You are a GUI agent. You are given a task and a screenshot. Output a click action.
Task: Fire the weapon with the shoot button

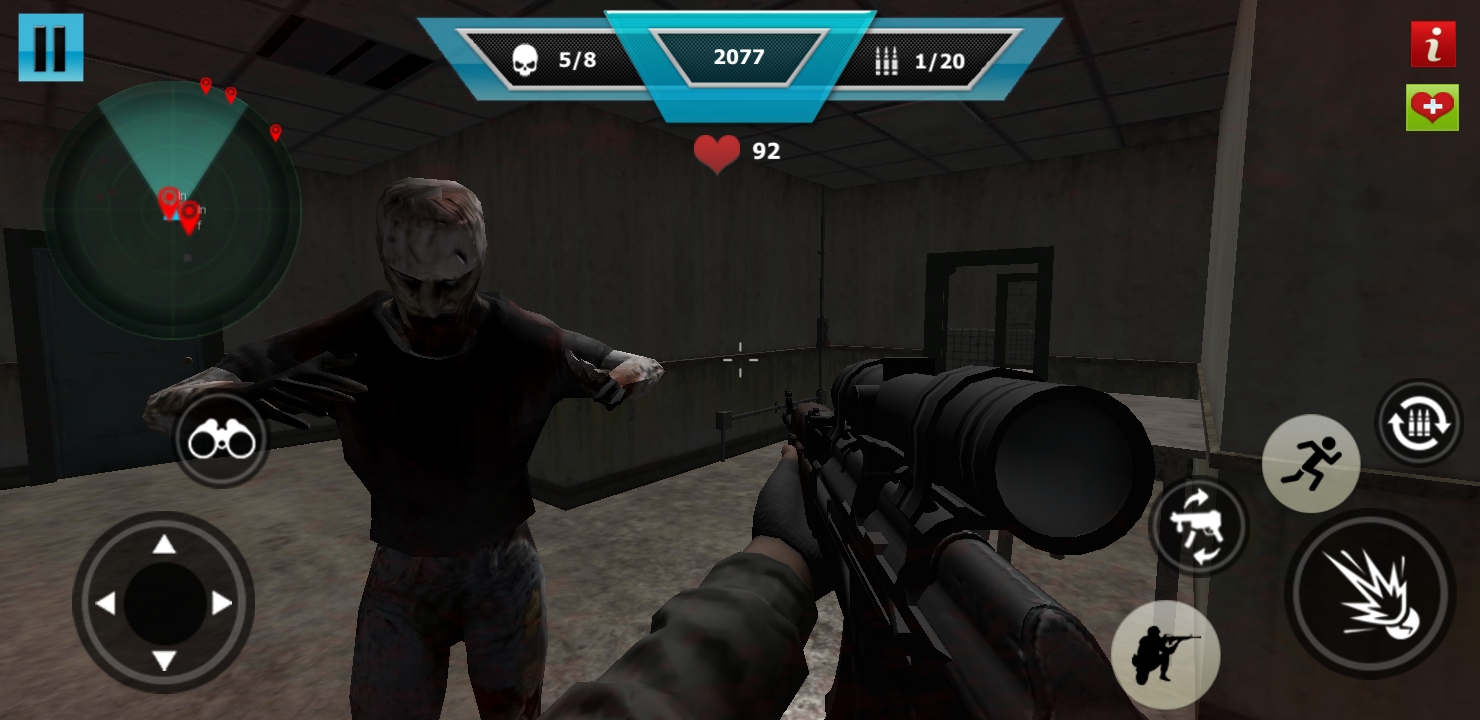tap(1369, 593)
